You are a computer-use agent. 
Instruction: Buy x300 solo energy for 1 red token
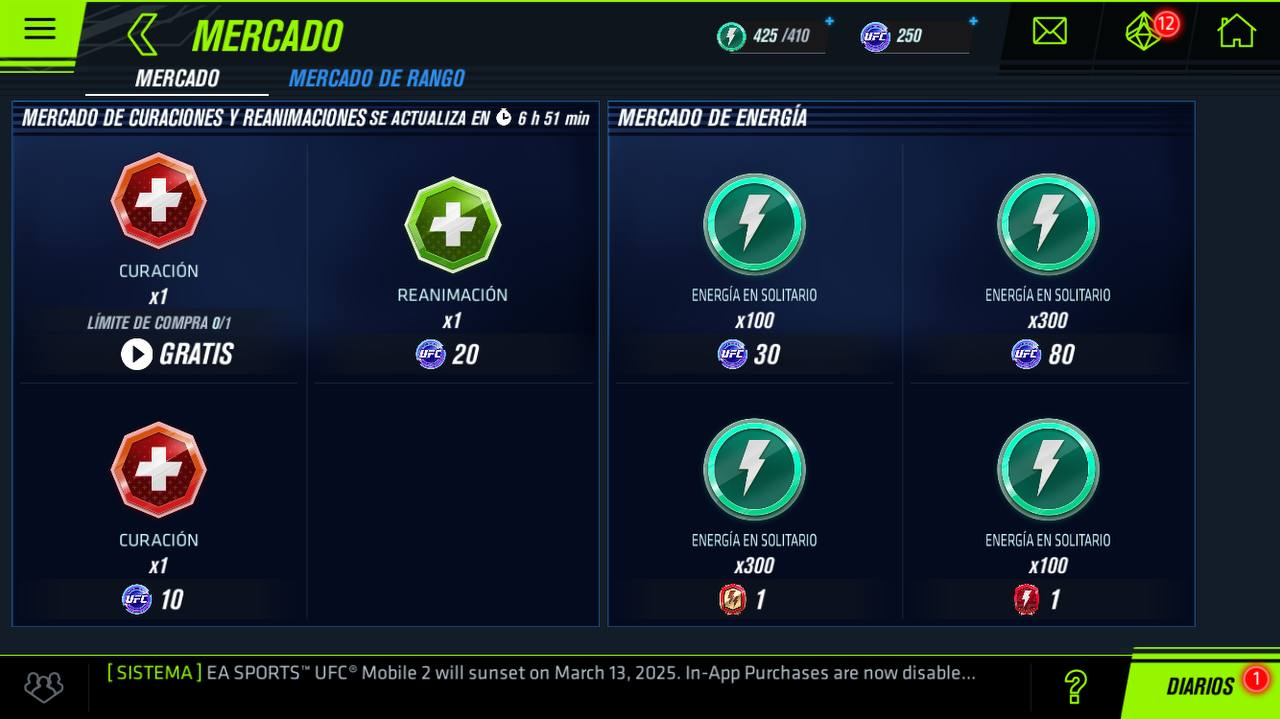(x=754, y=599)
